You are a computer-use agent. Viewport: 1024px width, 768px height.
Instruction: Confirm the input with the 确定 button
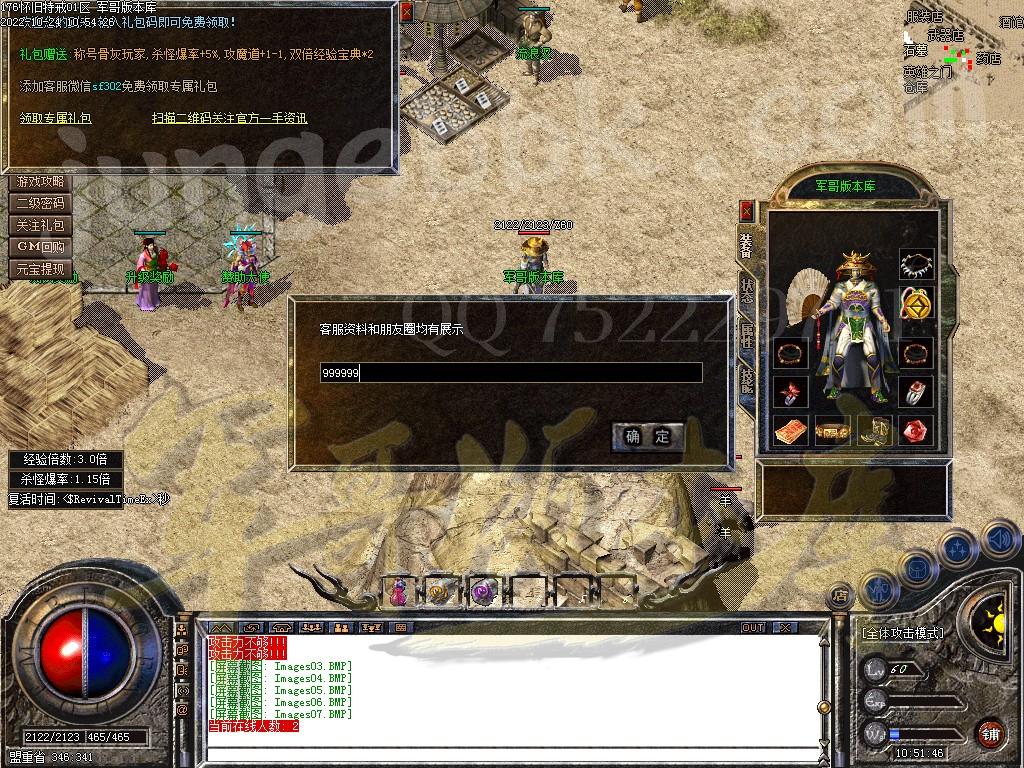coord(648,436)
